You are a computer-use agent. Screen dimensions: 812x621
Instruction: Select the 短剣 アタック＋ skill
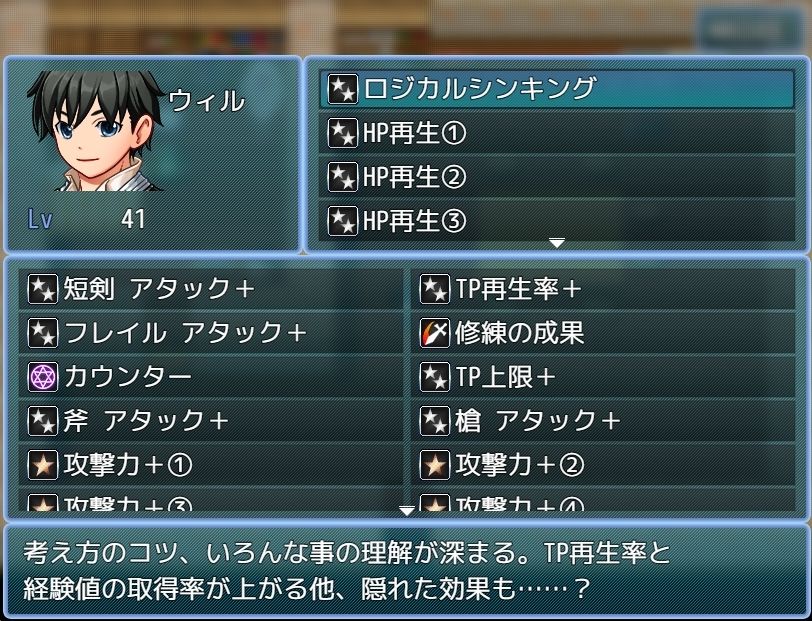[211, 289]
